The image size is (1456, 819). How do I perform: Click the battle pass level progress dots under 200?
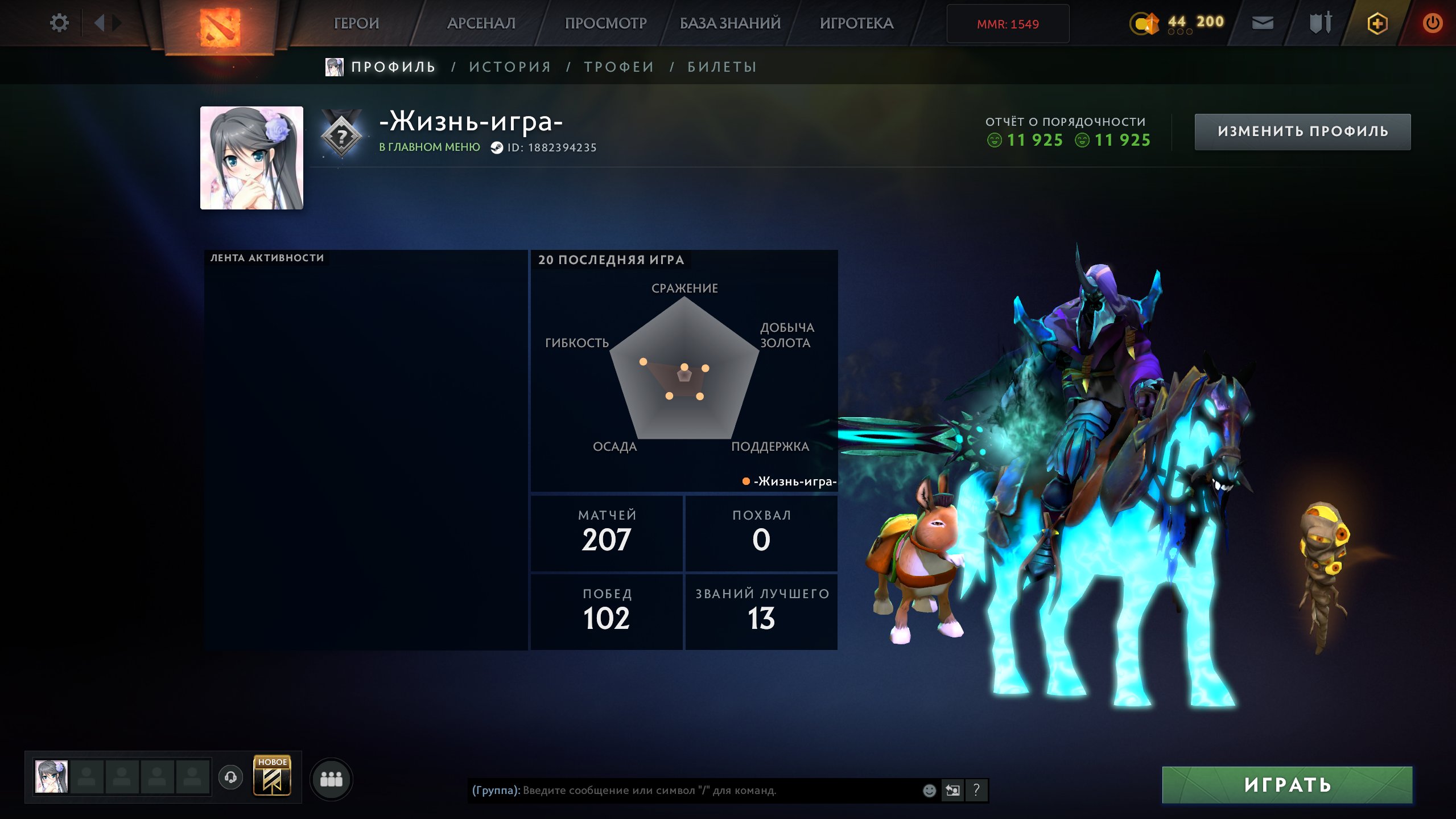[x=1179, y=33]
